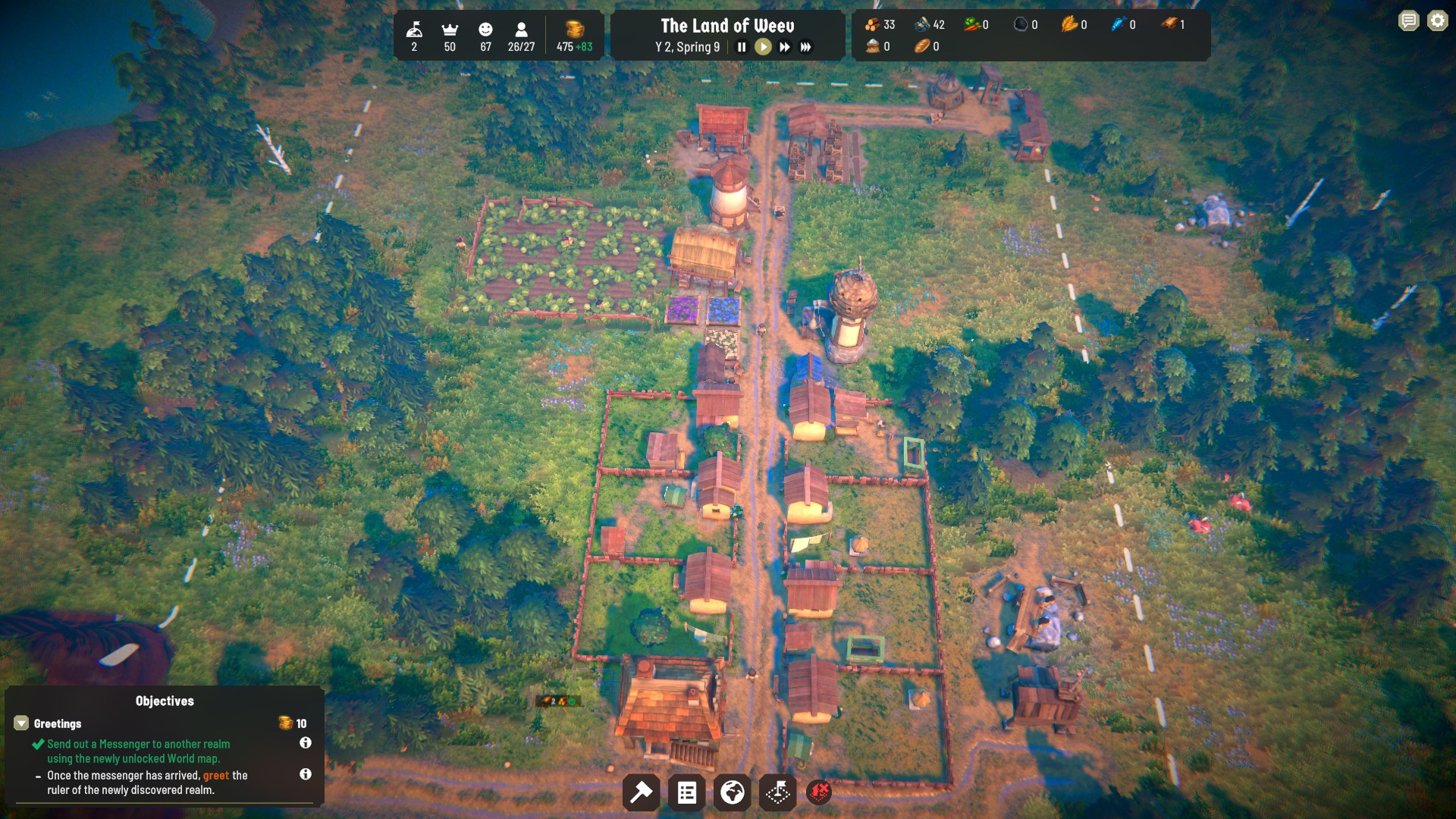
Task: Click the gold coins treasury icon
Action: pyautogui.click(x=575, y=30)
